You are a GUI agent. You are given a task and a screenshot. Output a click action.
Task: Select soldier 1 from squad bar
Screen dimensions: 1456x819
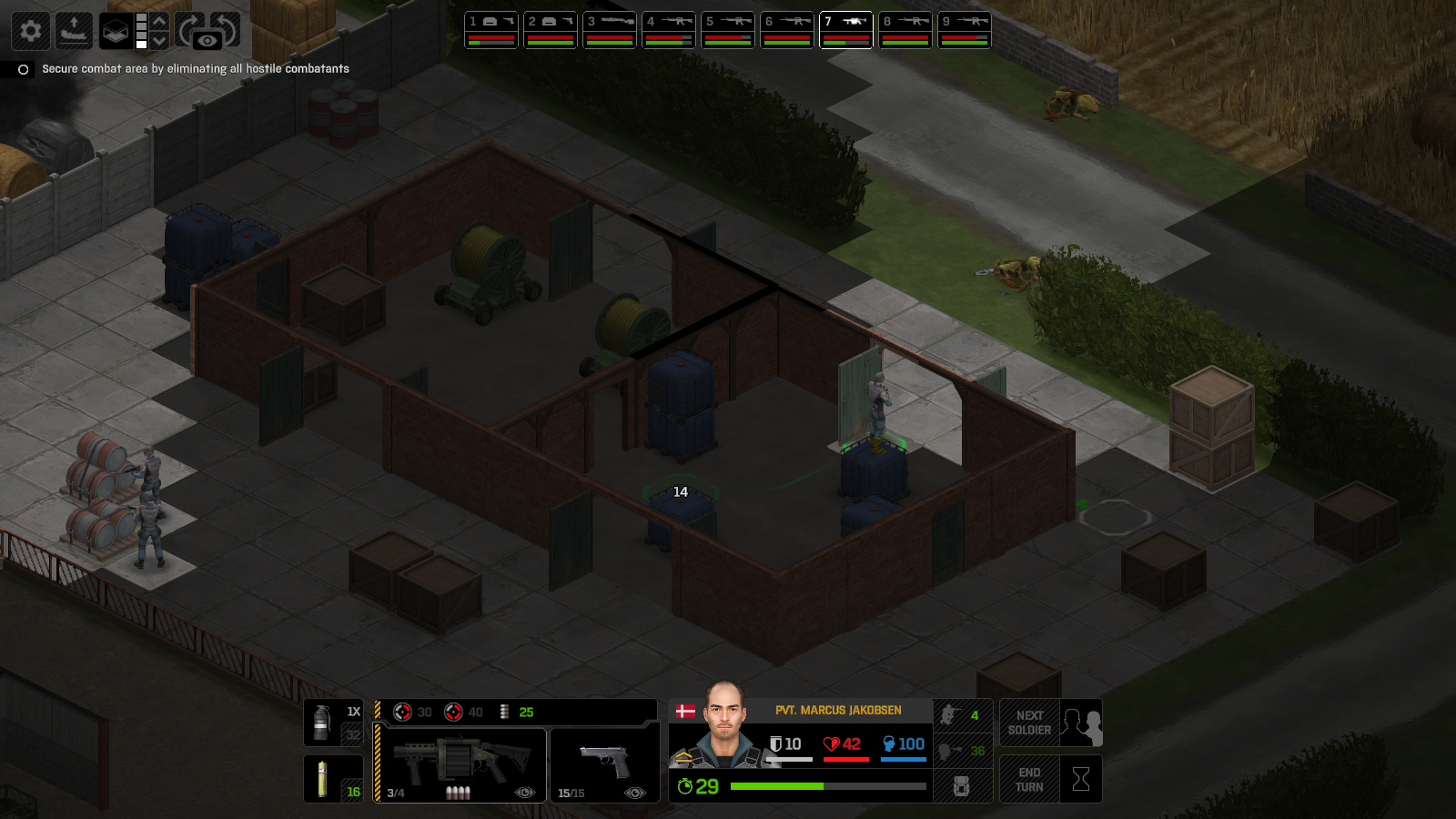[x=490, y=30]
